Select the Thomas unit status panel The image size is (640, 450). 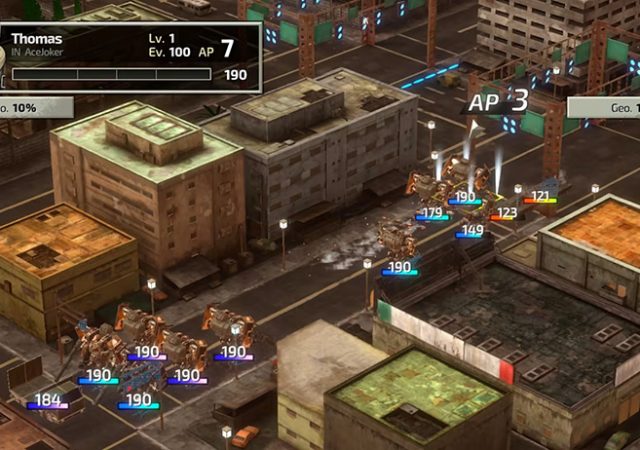coord(128,56)
